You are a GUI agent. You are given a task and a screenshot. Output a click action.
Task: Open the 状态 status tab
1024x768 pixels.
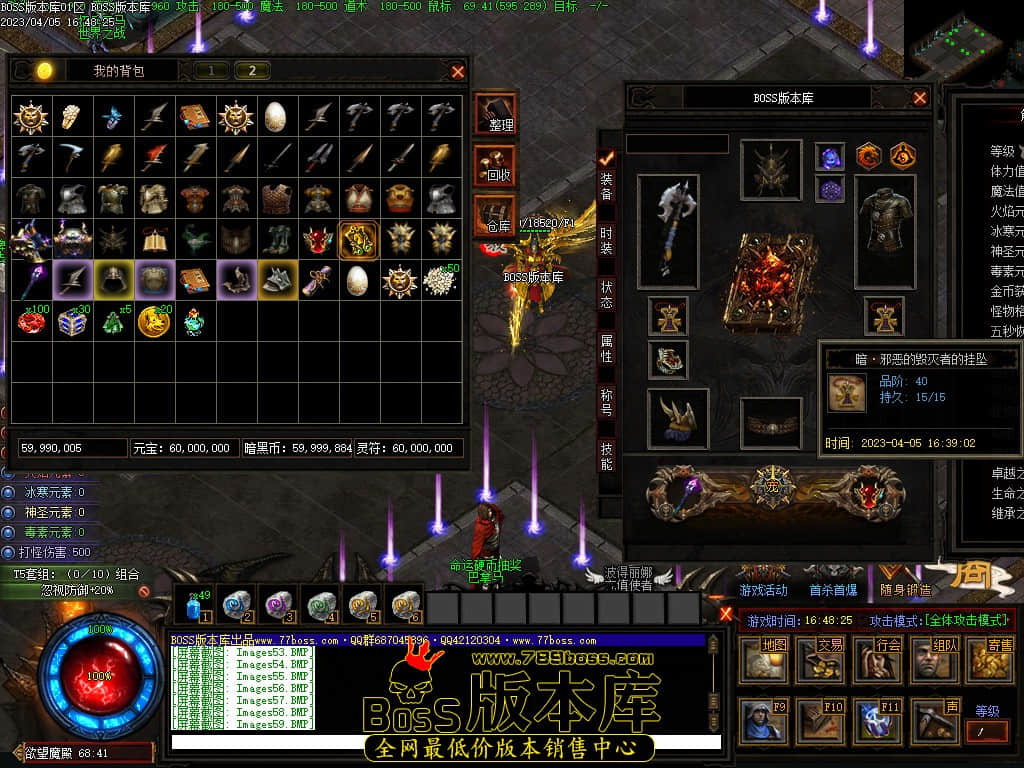607,294
